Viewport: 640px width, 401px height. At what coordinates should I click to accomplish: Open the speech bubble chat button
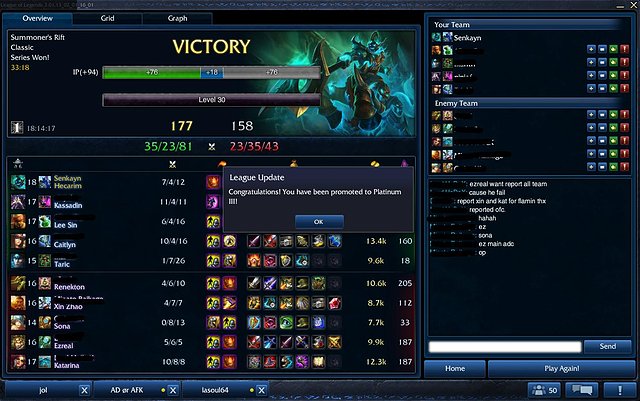[584, 389]
